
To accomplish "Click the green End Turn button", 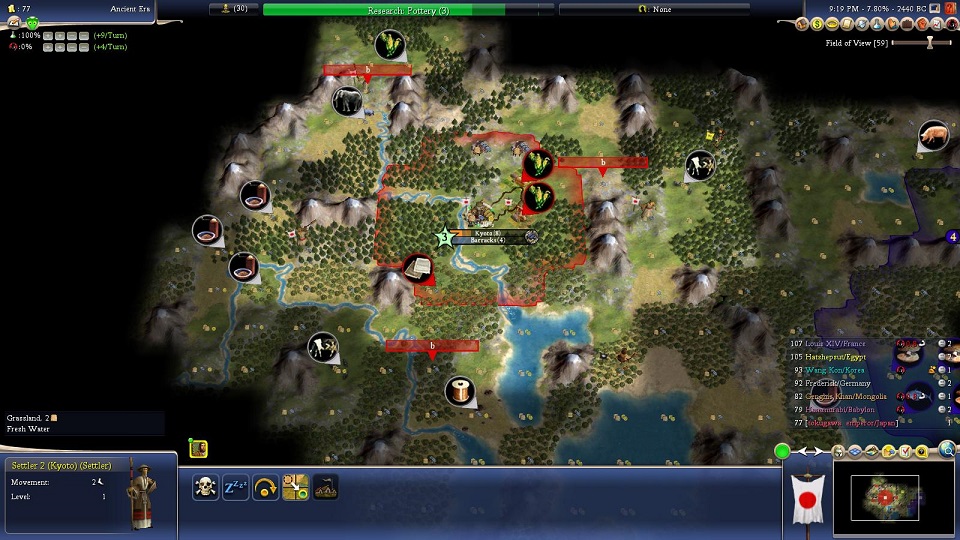I will point(782,452).
